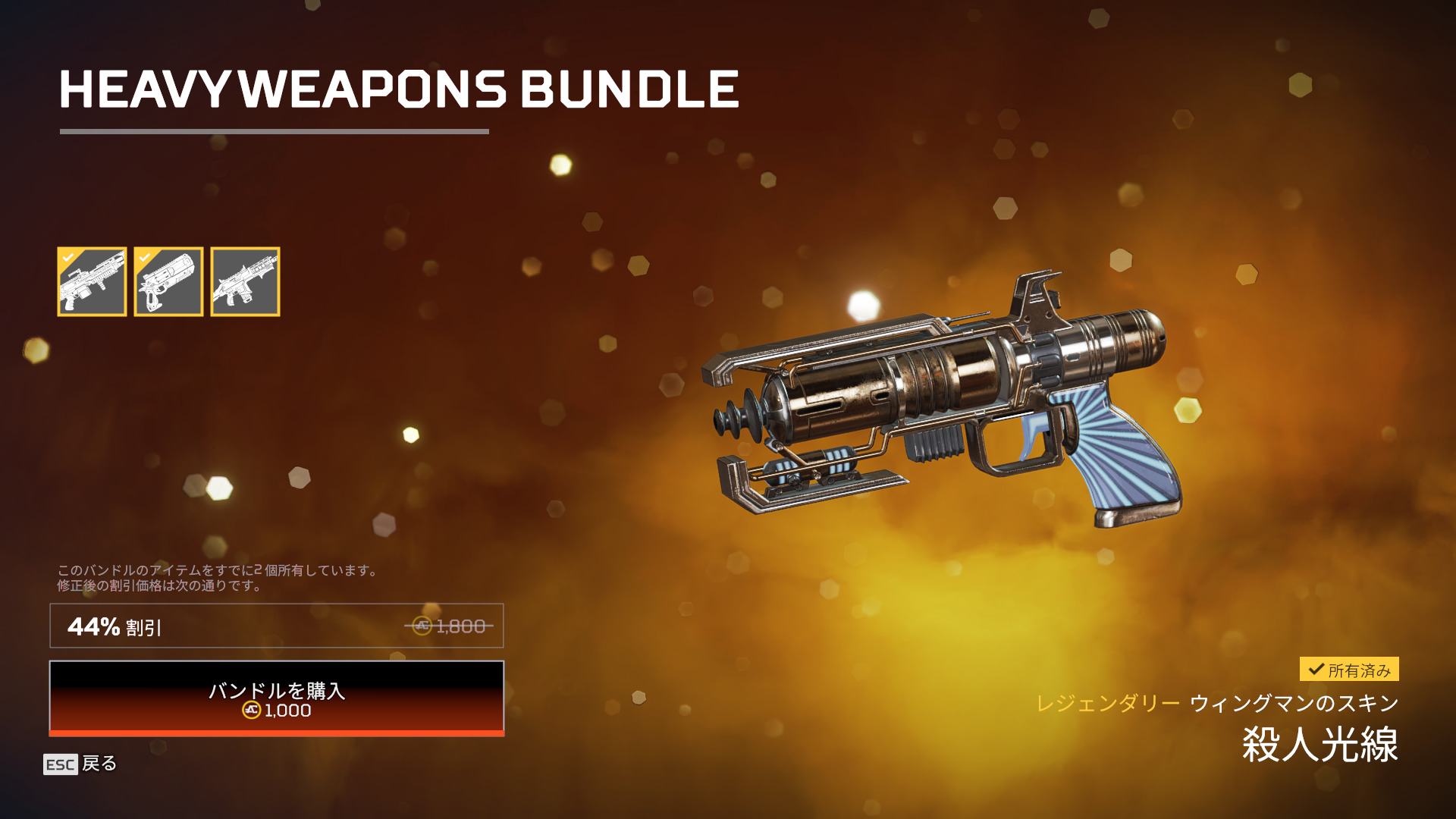
Task: Select the owned Wingman pistol skin thumbnail
Action: 168,281
